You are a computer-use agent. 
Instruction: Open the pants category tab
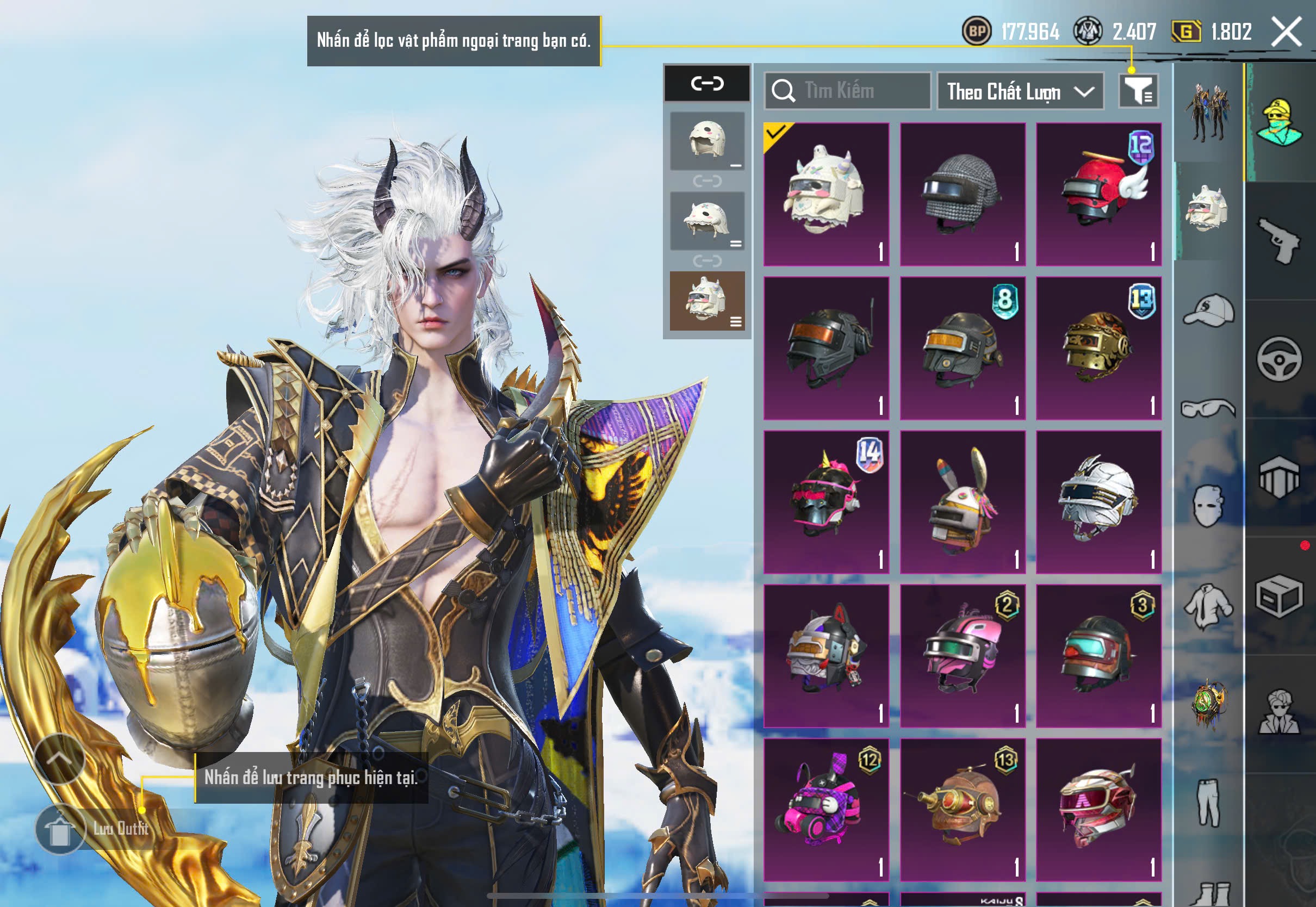point(1209,802)
